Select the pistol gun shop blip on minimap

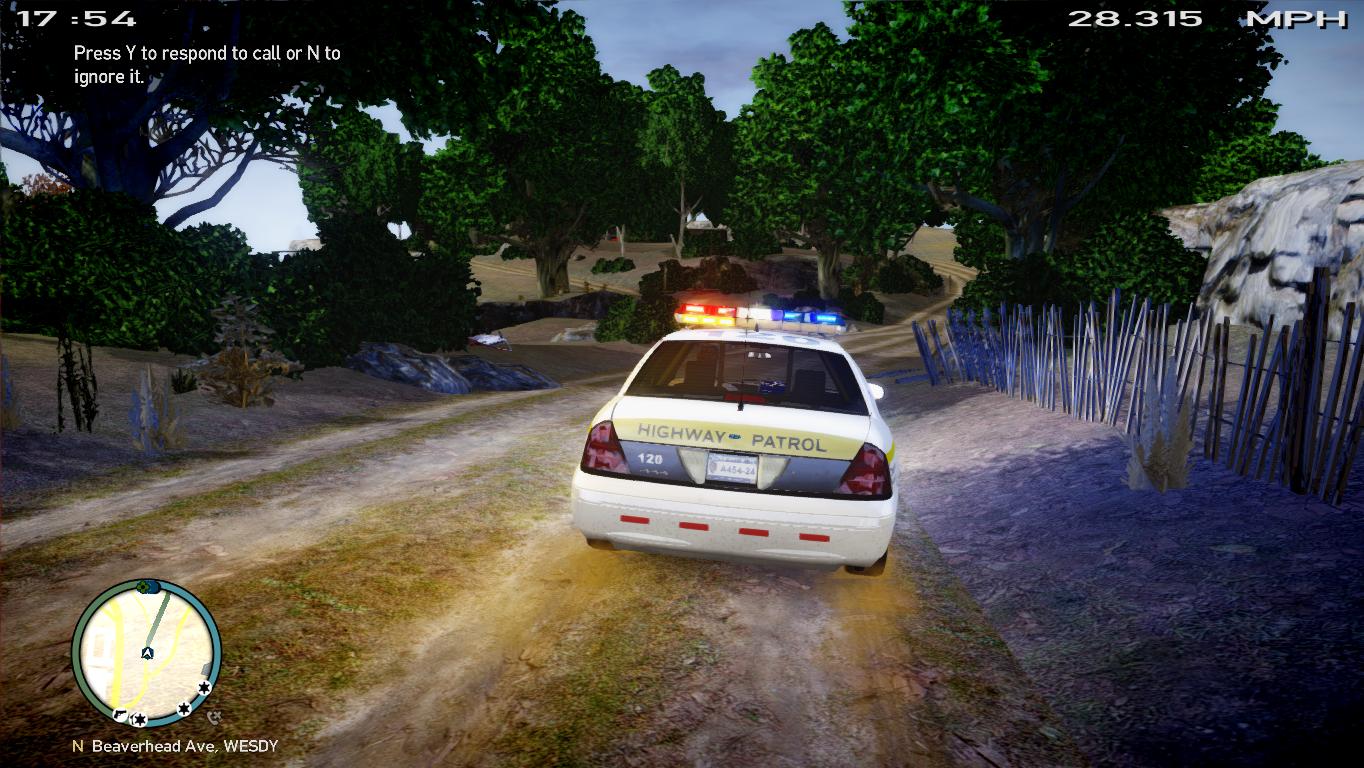click(x=120, y=714)
